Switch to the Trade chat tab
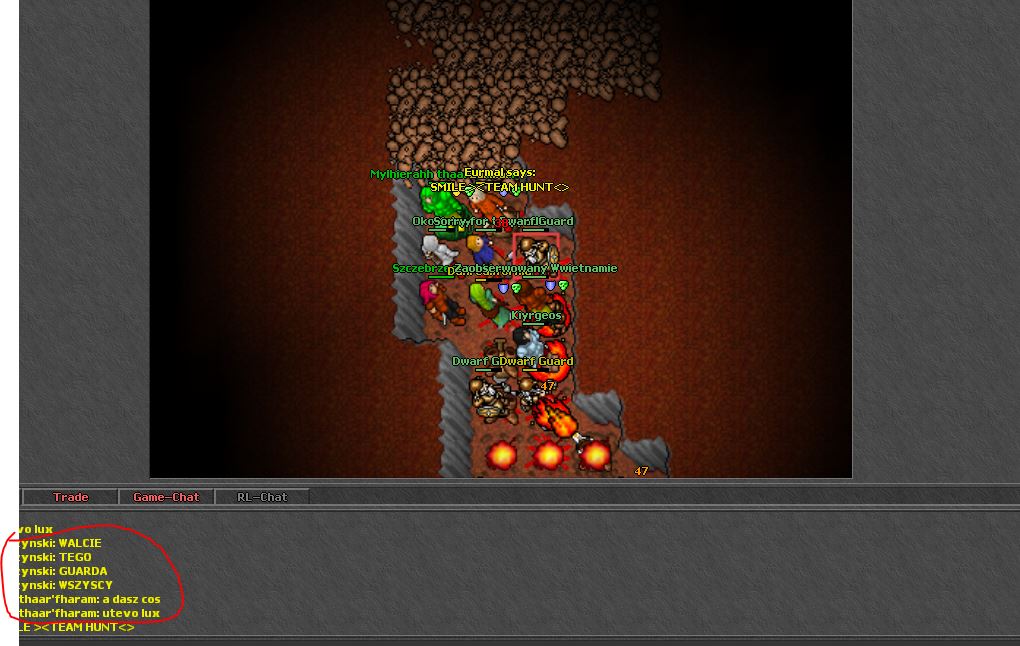 coord(70,497)
